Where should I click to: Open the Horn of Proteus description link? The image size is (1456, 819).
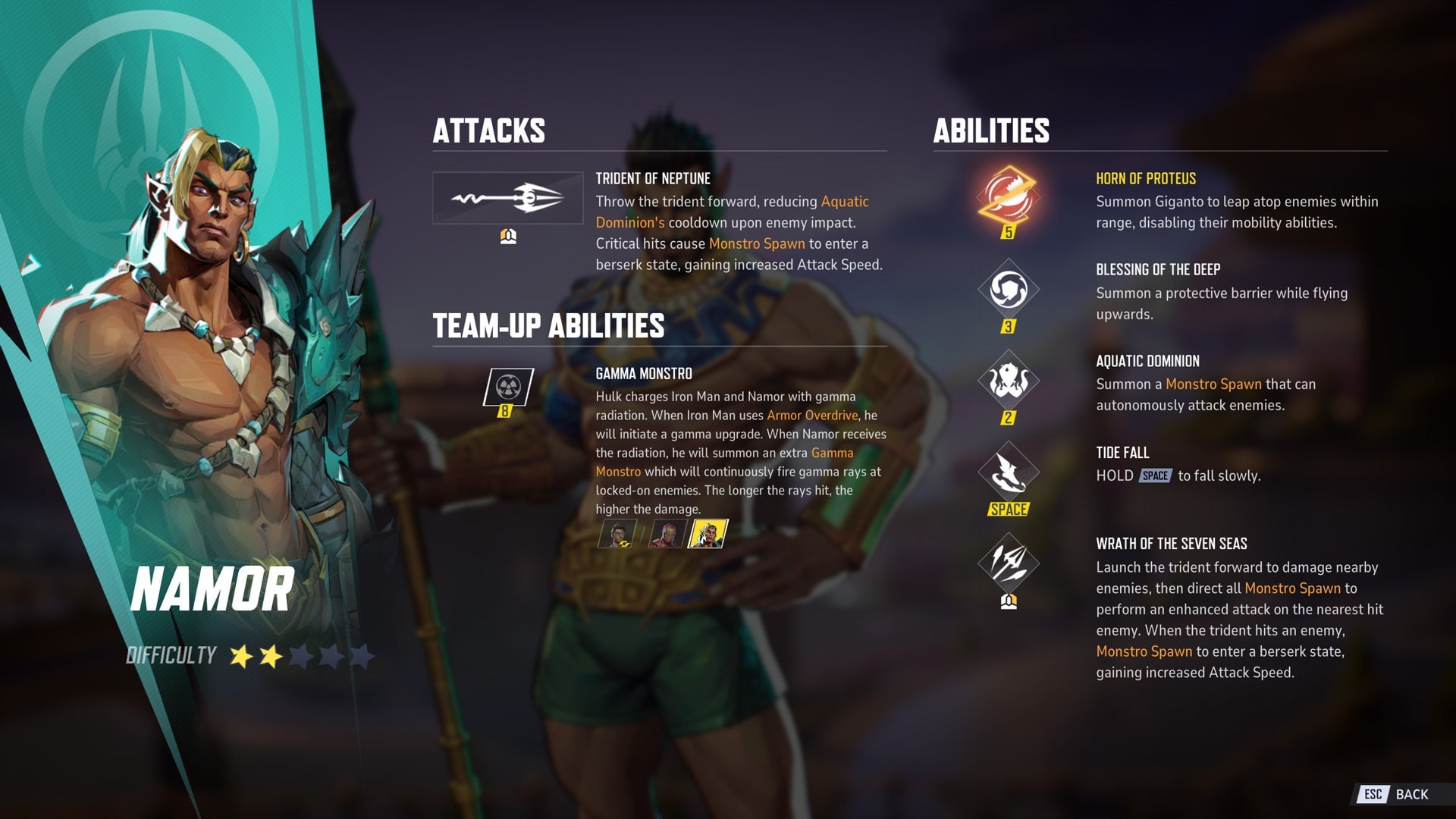point(1146,180)
